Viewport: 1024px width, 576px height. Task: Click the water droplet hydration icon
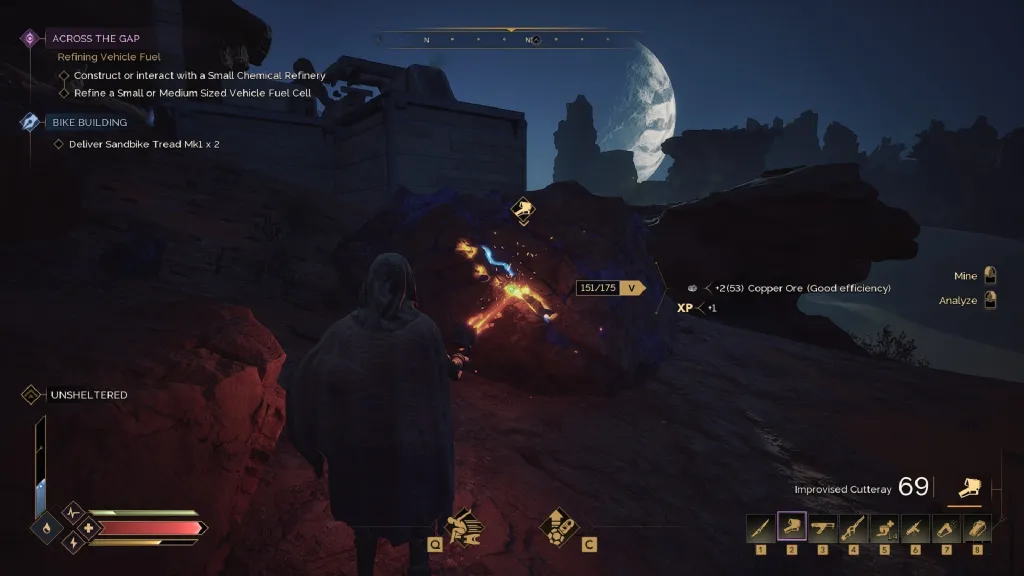pyautogui.click(x=46, y=526)
